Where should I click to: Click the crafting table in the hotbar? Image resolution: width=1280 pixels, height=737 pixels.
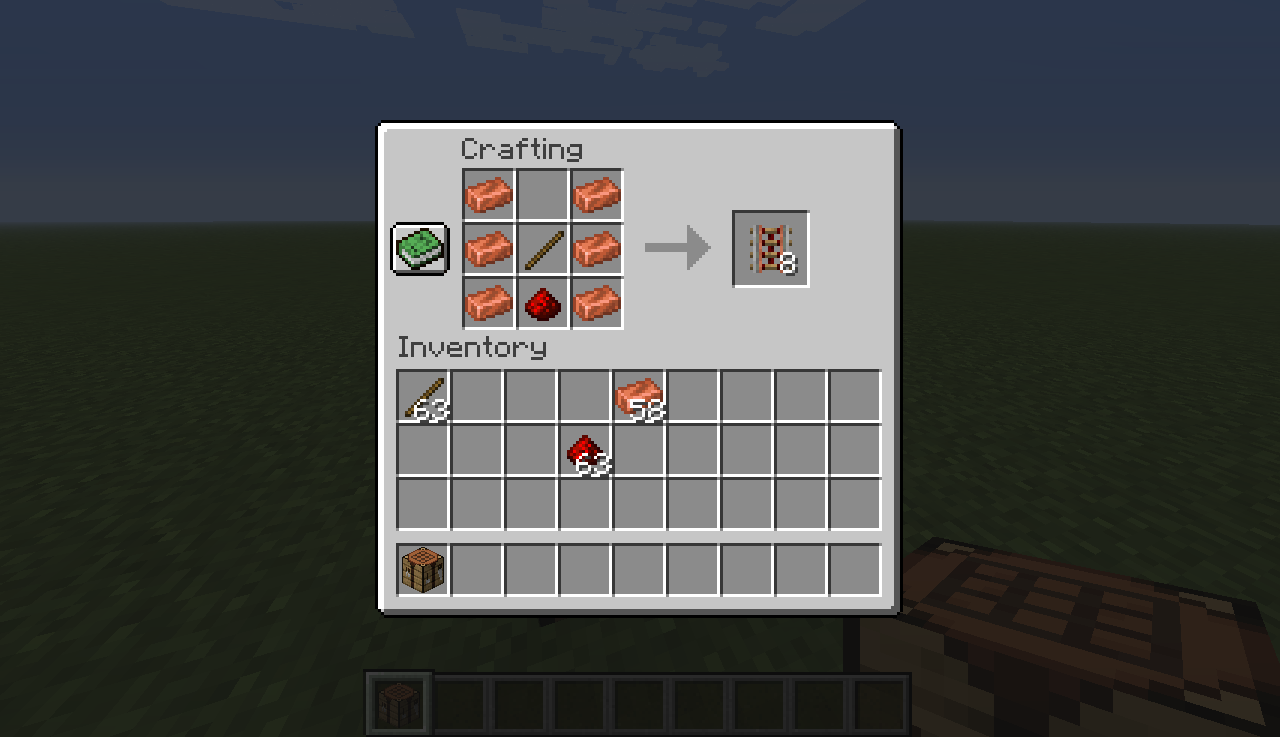click(x=399, y=700)
